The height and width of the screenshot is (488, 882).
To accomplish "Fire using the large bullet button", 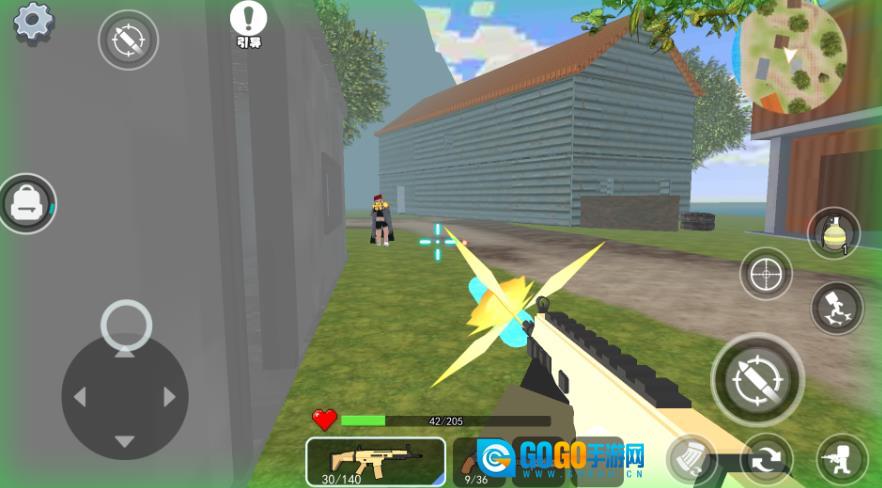I will click(757, 379).
